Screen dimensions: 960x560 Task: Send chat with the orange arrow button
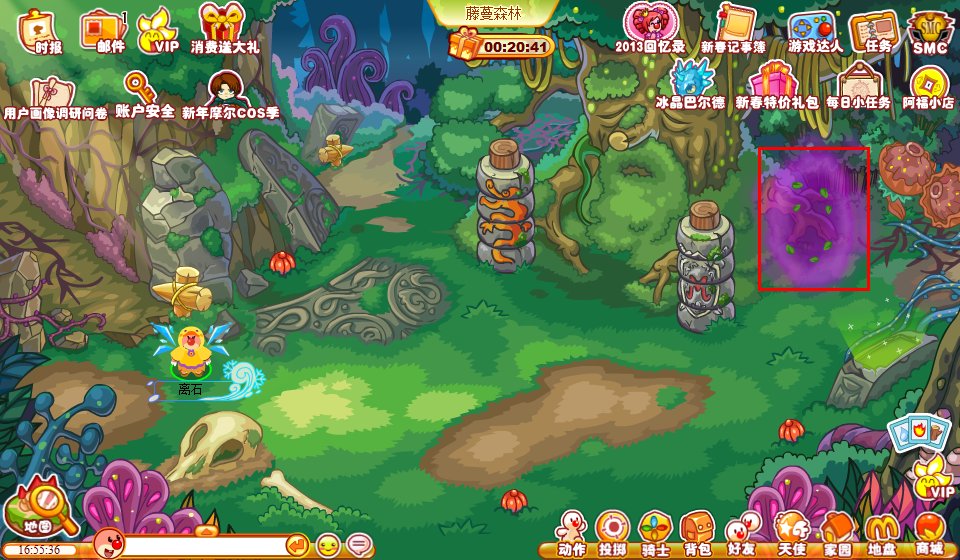coord(297,545)
